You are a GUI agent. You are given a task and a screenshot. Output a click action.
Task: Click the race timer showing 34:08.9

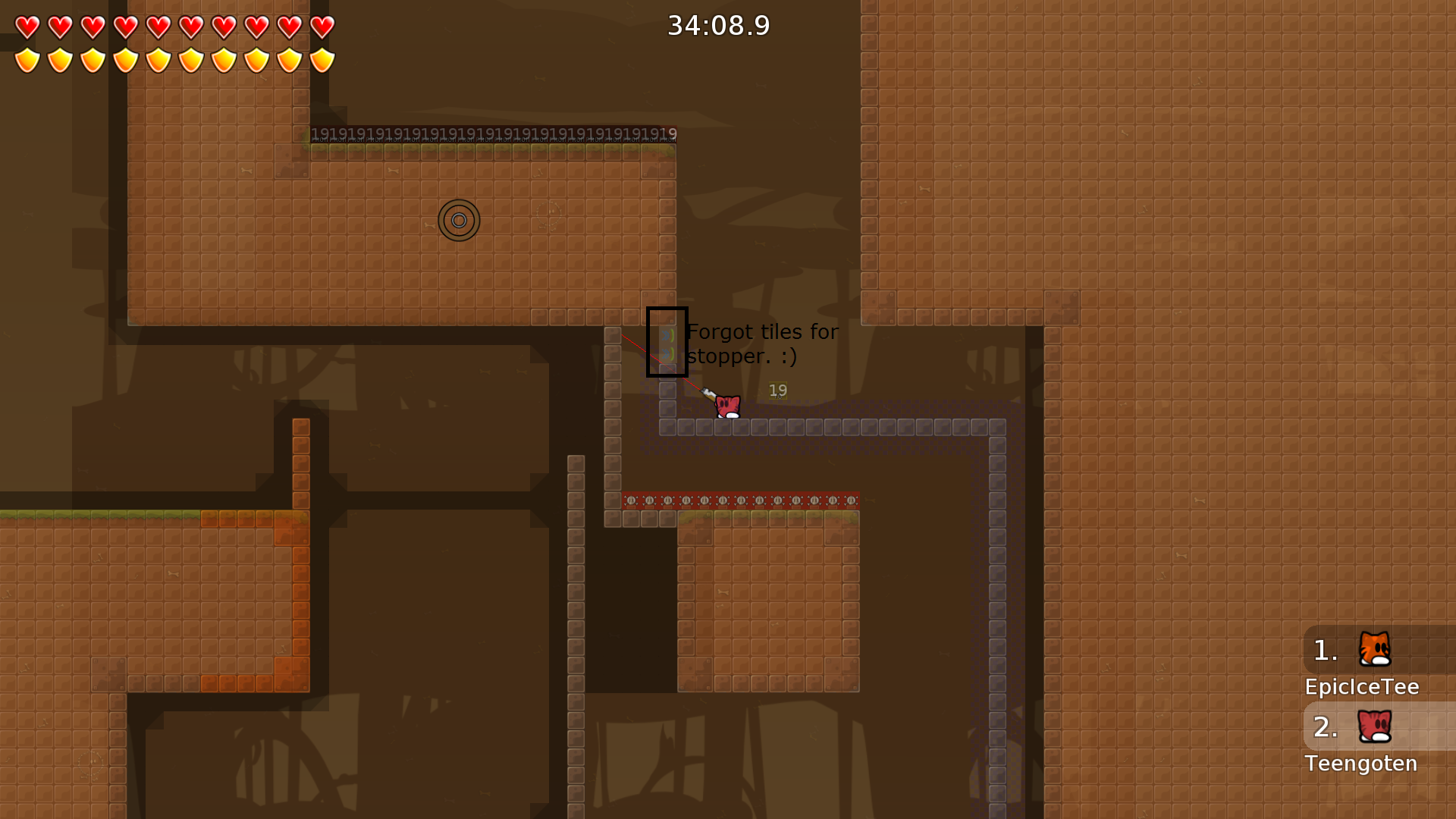[718, 25]
